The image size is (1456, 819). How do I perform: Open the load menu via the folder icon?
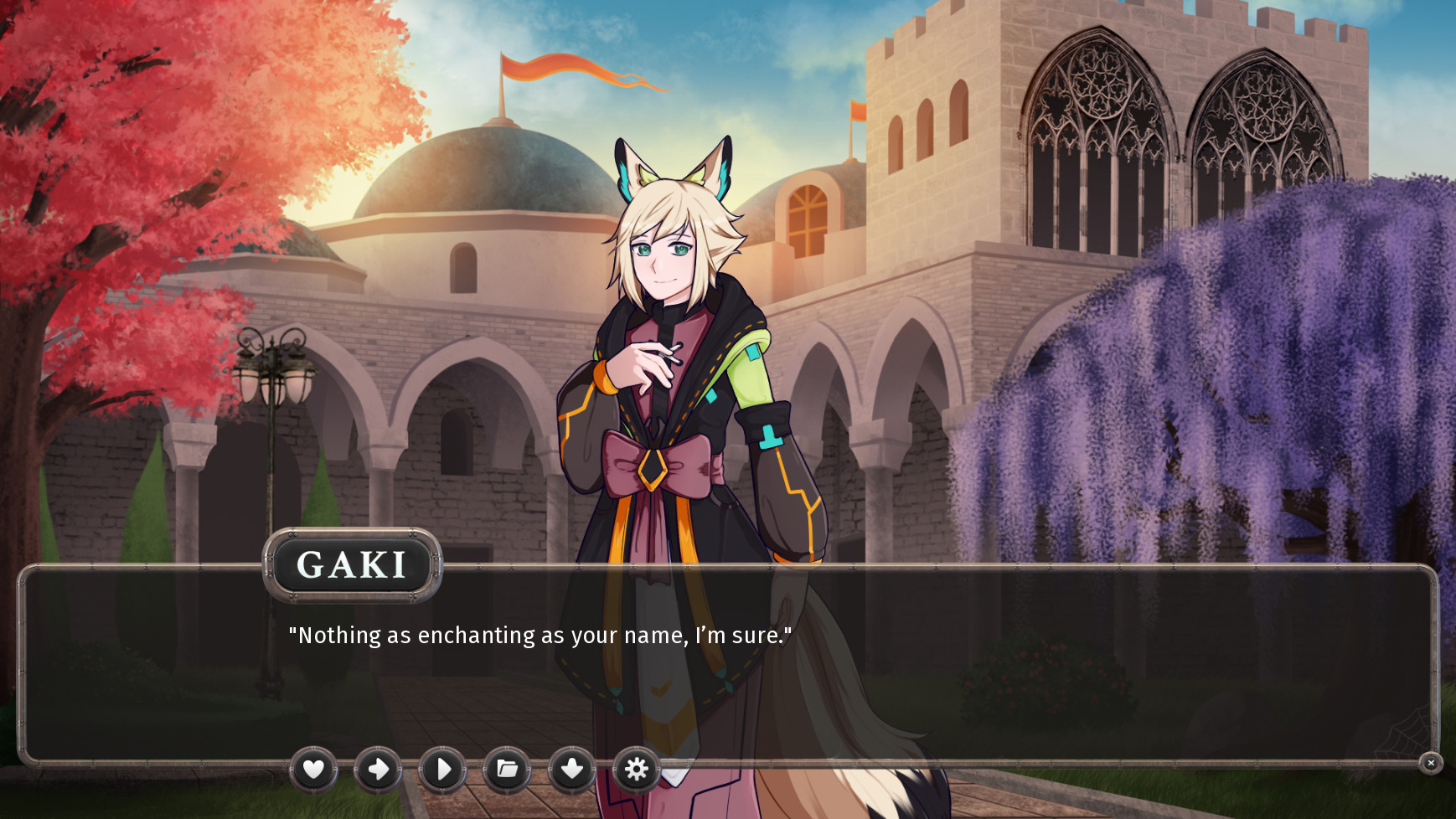(508, 768)
